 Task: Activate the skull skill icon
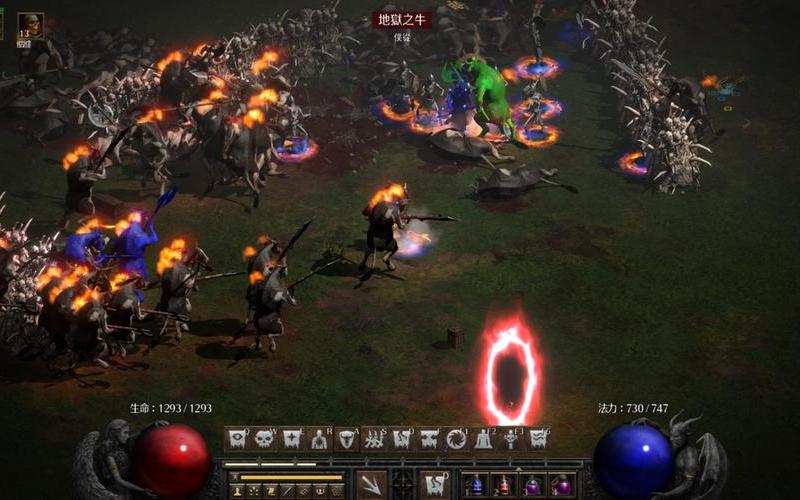coord(264,438)
